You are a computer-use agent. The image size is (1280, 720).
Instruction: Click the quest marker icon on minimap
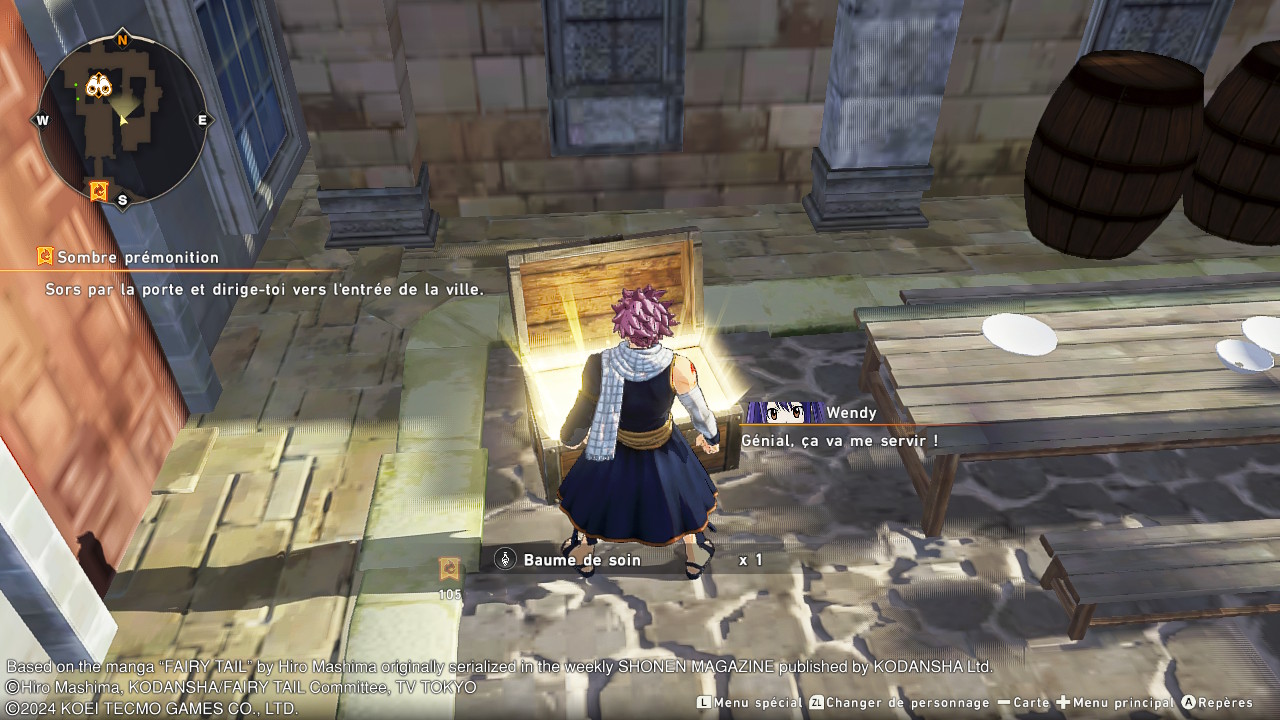(98, 190)
